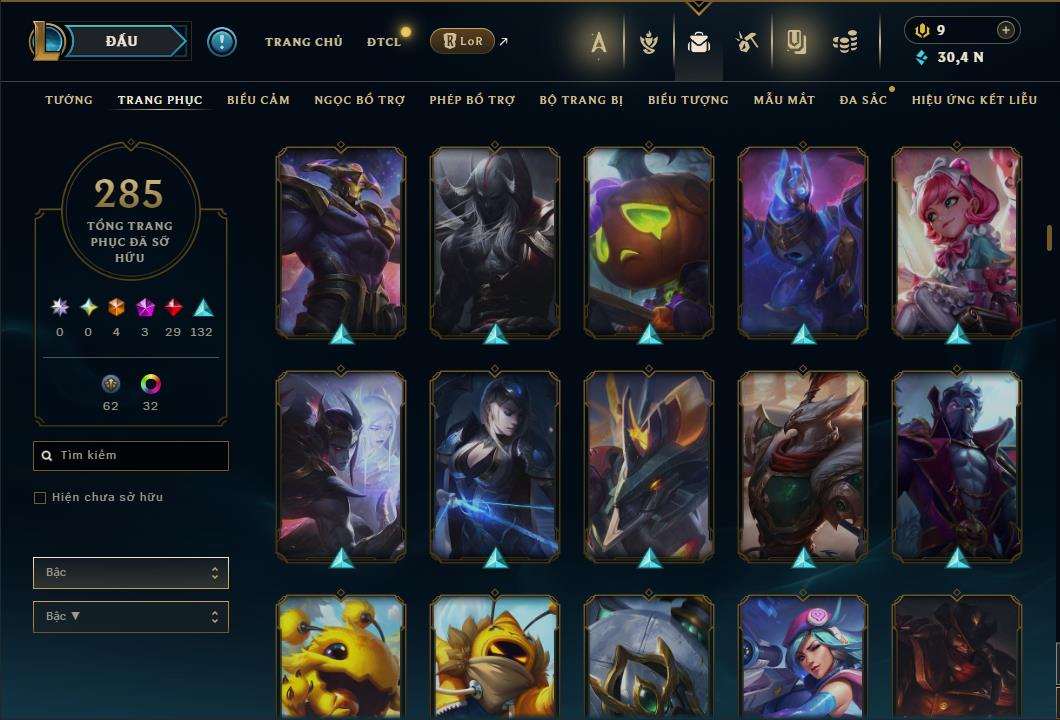This screenshot has height=720, width=1060.
Task: Select the HIỆU ỨNG KẾT LIỄU tab
Action: [974, 100]
